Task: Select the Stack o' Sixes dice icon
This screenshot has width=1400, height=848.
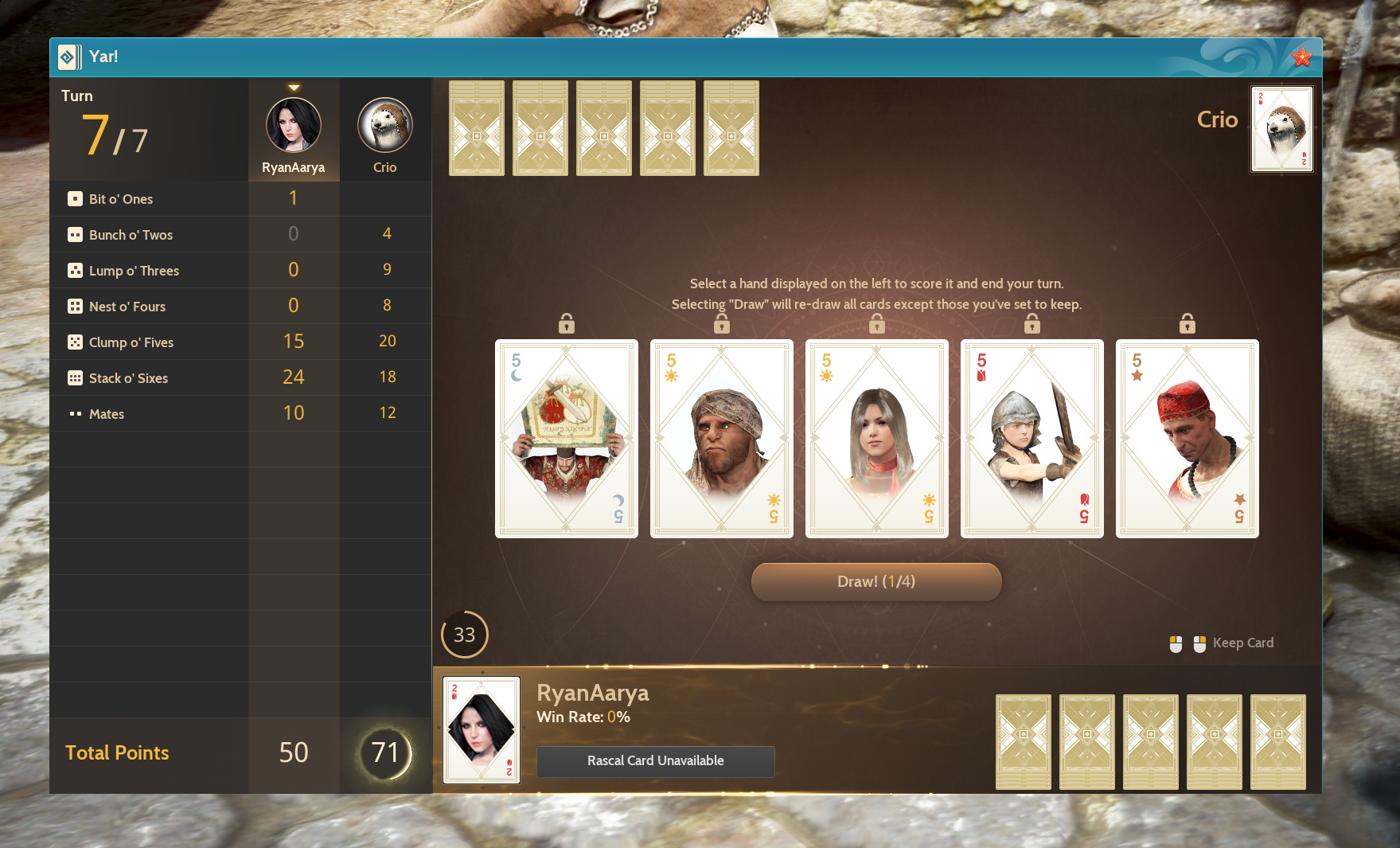Action: click(74, 377)
